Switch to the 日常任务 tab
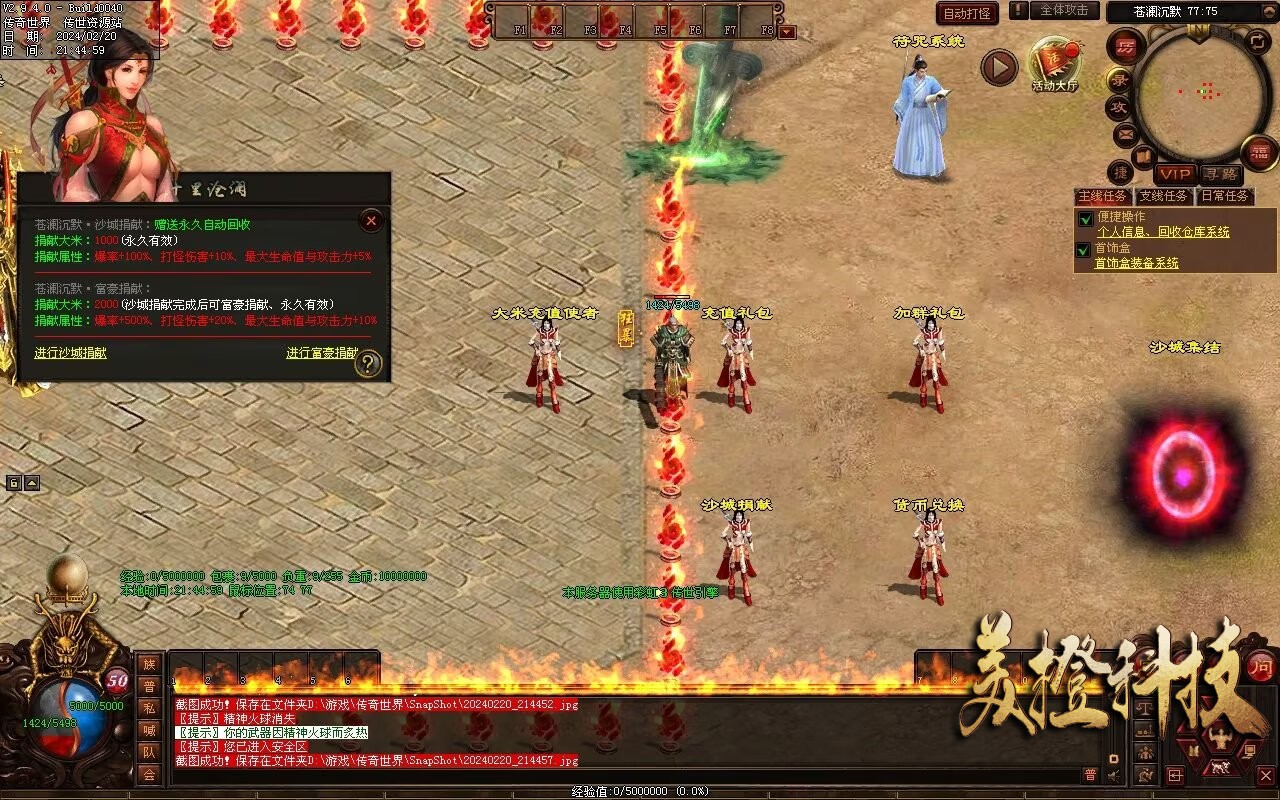The width and height of the screenshot is (1280, 800). tap(1225, 196)
